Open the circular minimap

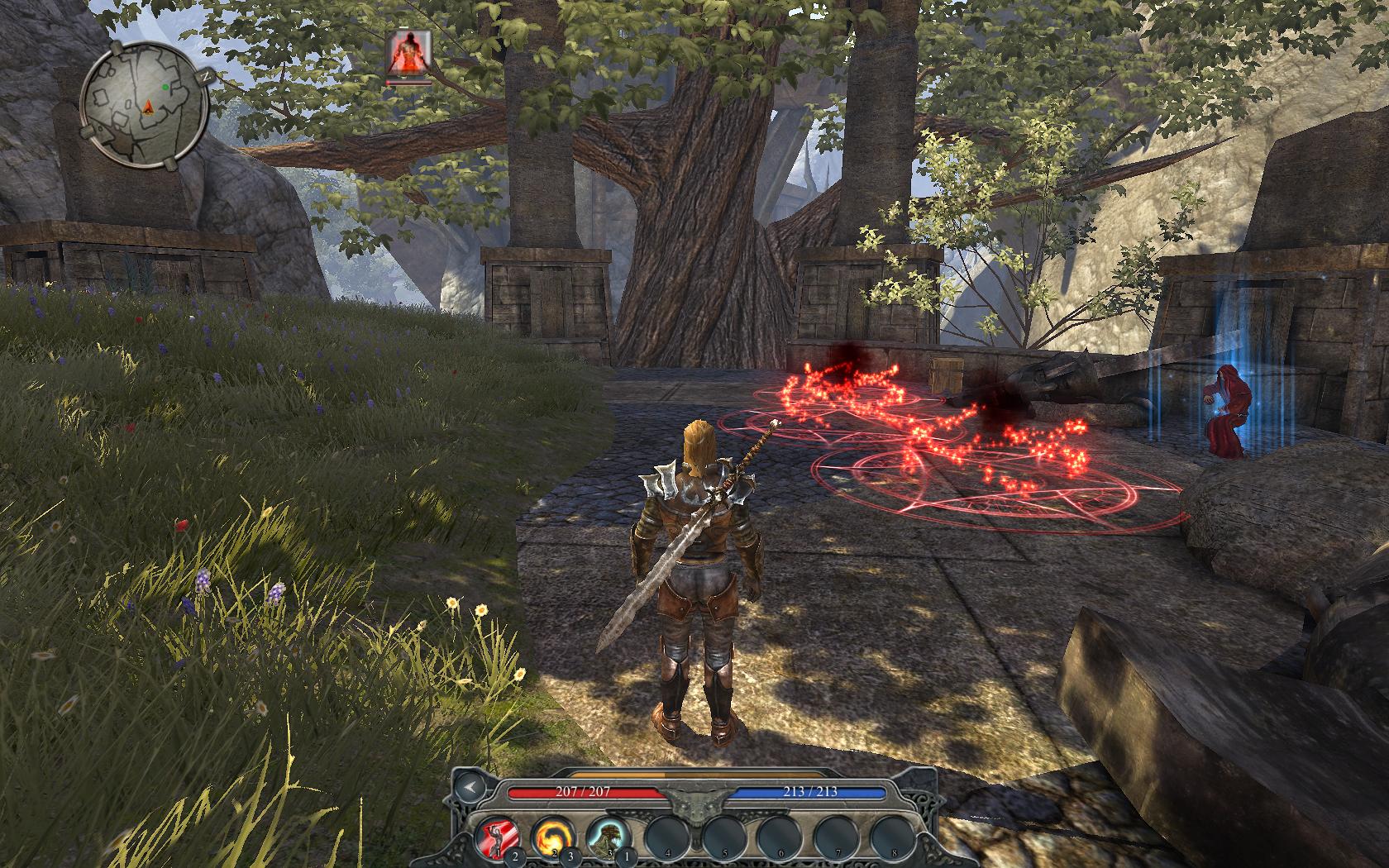143,102
